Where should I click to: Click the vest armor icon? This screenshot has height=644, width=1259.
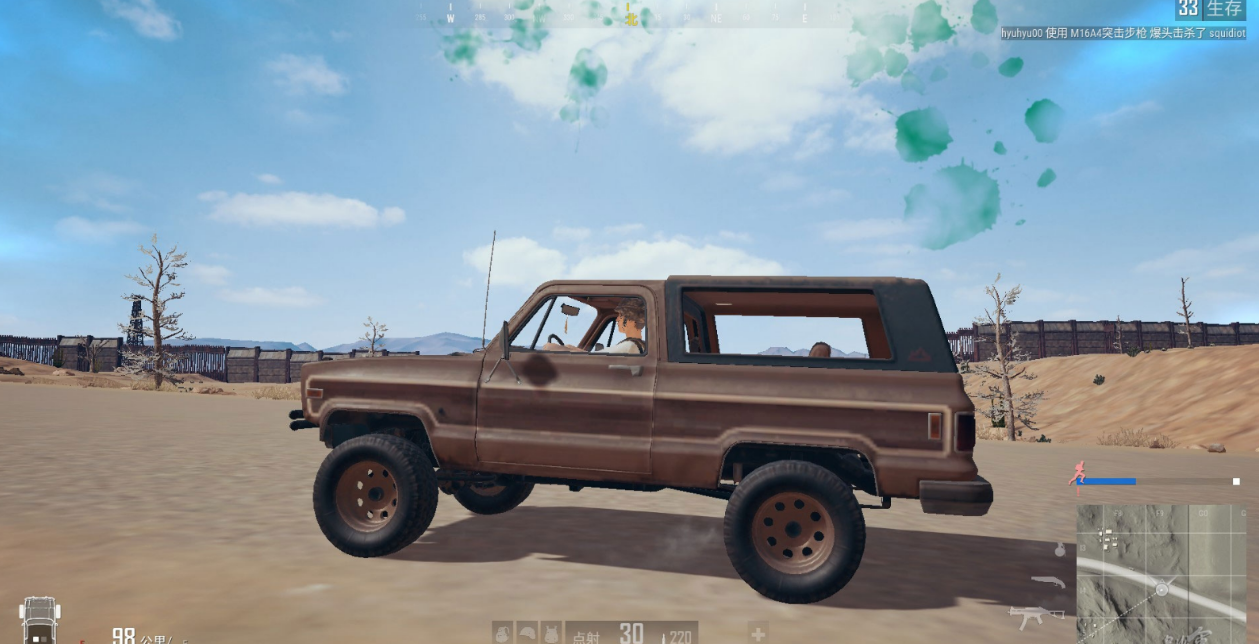(x=551, y=633)
